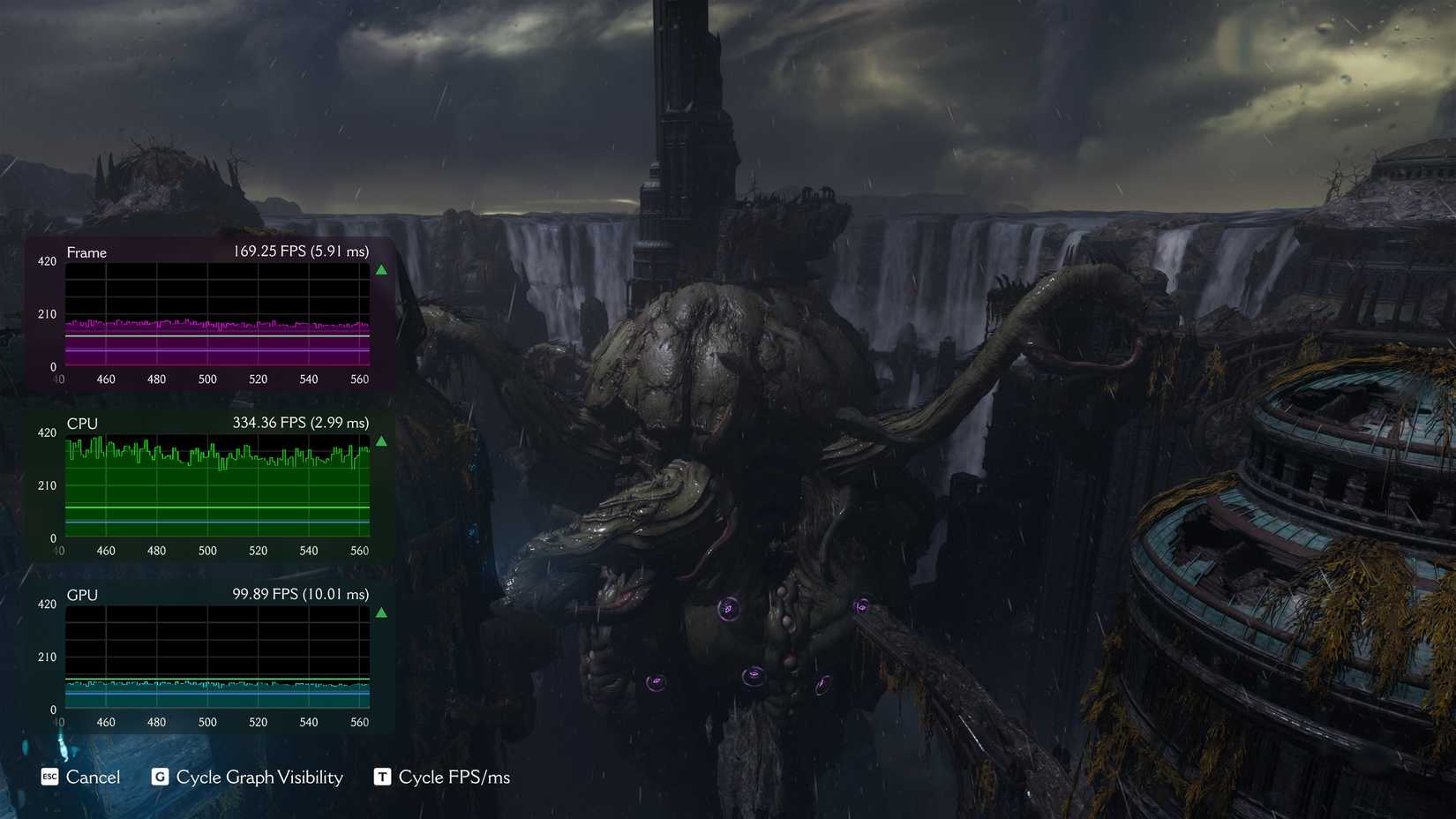Click Cycle FPS/ms
This screenshot has height=819, width=1456.
coord(454,778)
